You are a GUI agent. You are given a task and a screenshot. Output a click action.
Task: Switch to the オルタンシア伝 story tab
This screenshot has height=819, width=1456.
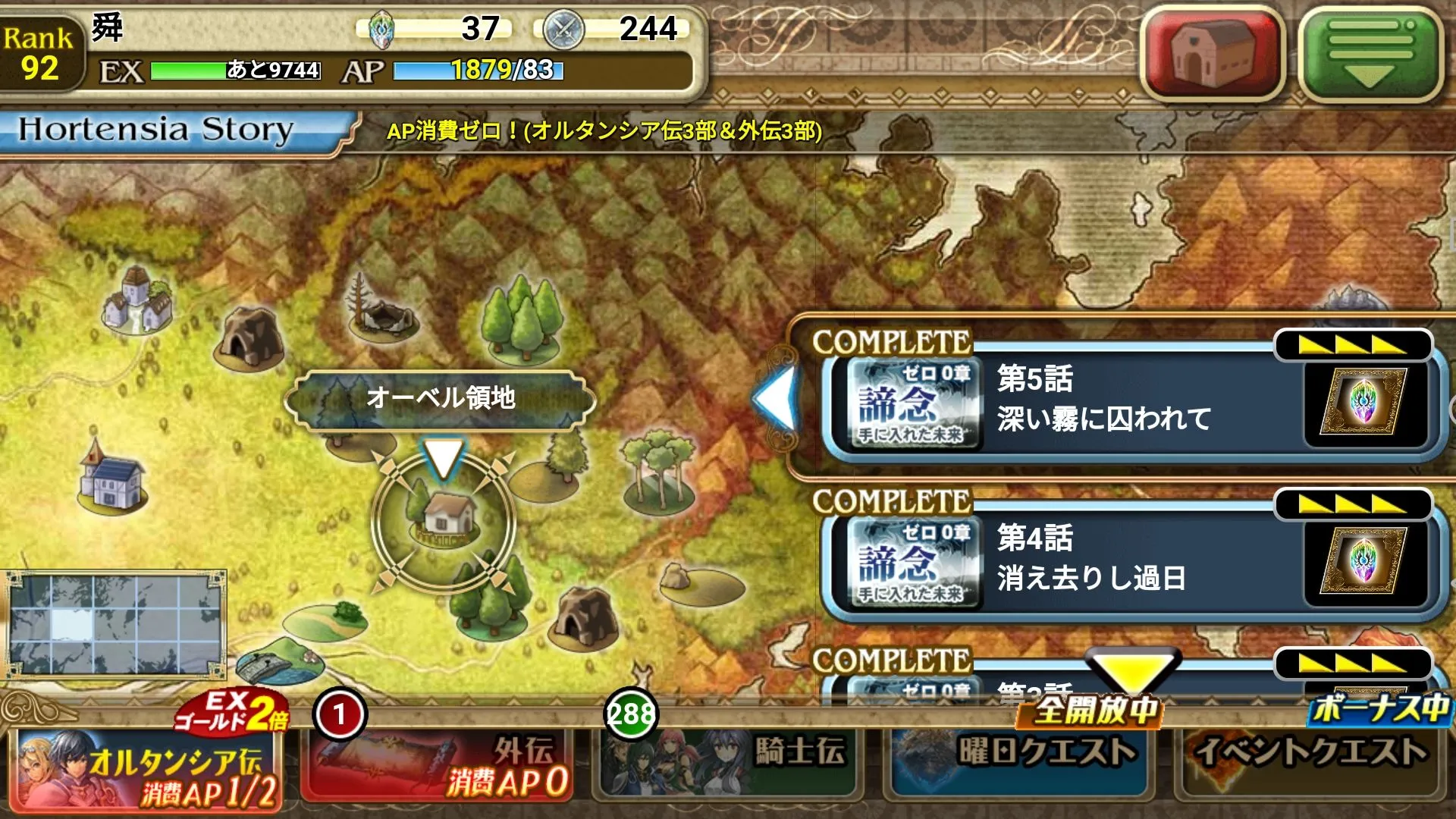pyautogui.click(x=148, y=766)
